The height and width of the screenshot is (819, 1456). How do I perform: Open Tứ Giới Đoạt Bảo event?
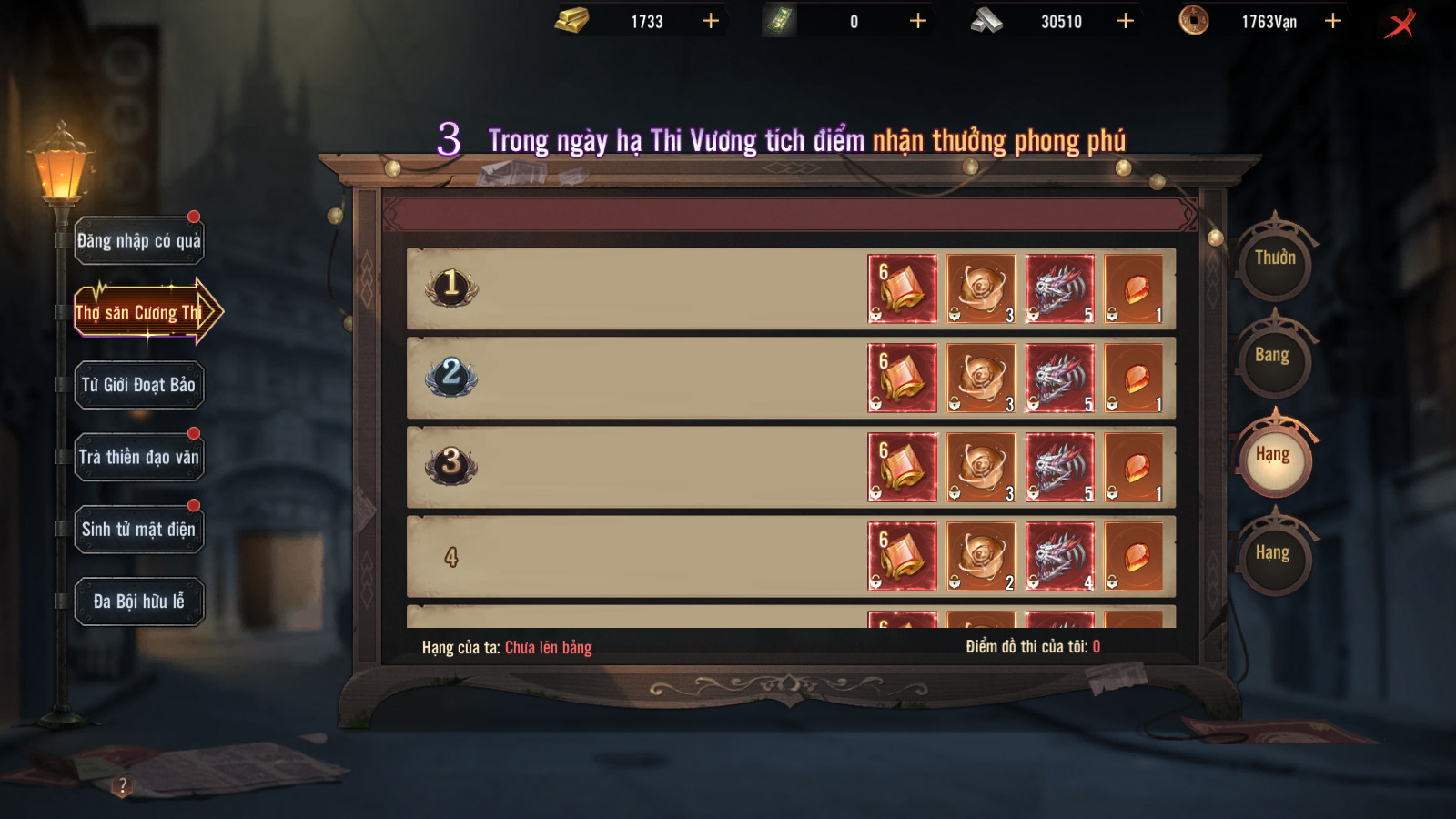tap(138, 385)
